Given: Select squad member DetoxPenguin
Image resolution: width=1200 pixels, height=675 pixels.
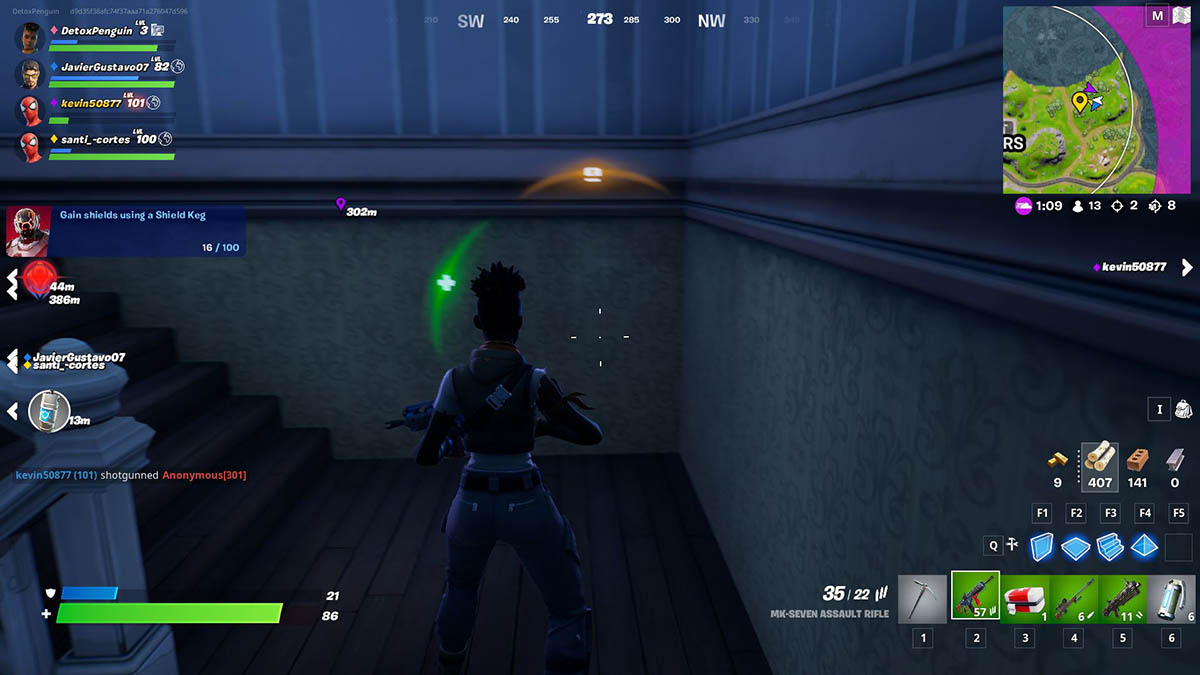Looking at the screenshot, I should click(x=95, y=31).
